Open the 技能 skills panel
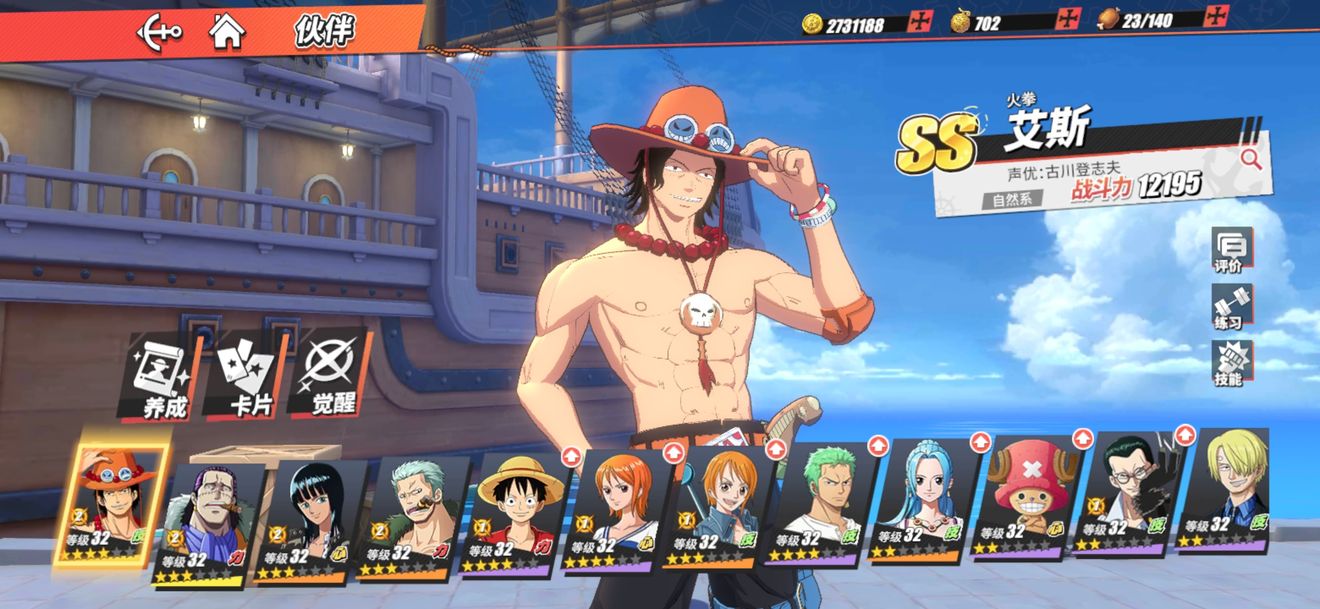Image resolution: width=1320 pixels, height=609 pixels. point(1228,363)
